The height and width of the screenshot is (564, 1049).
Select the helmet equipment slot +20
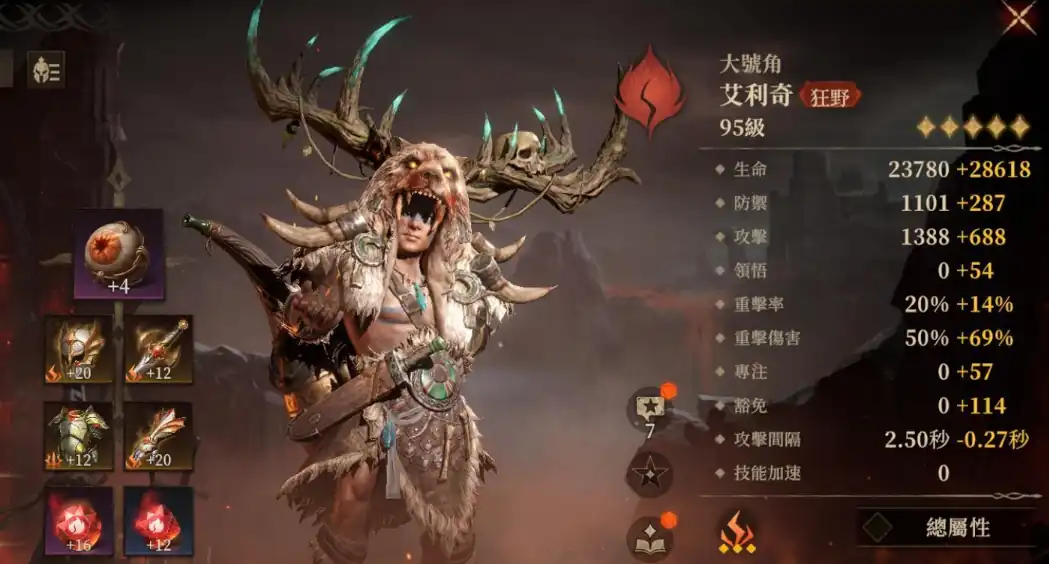[x=78, y=350]
